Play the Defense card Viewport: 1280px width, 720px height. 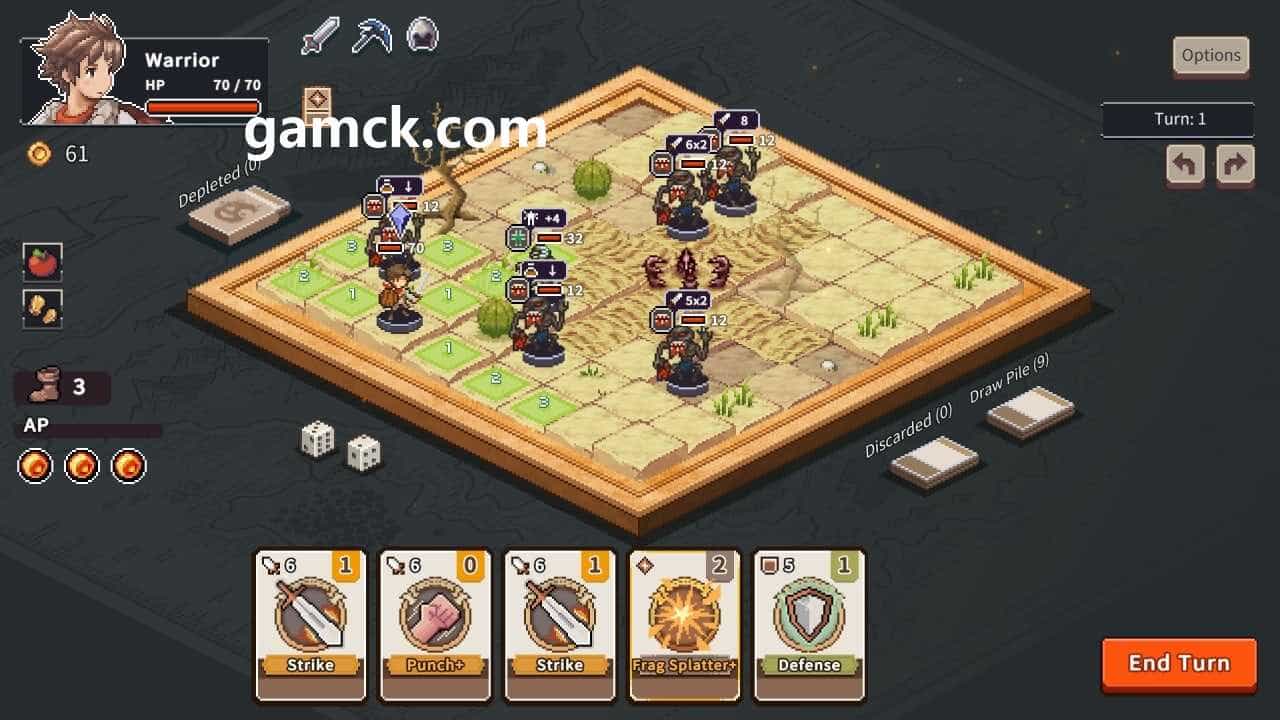tap(809, 624)
